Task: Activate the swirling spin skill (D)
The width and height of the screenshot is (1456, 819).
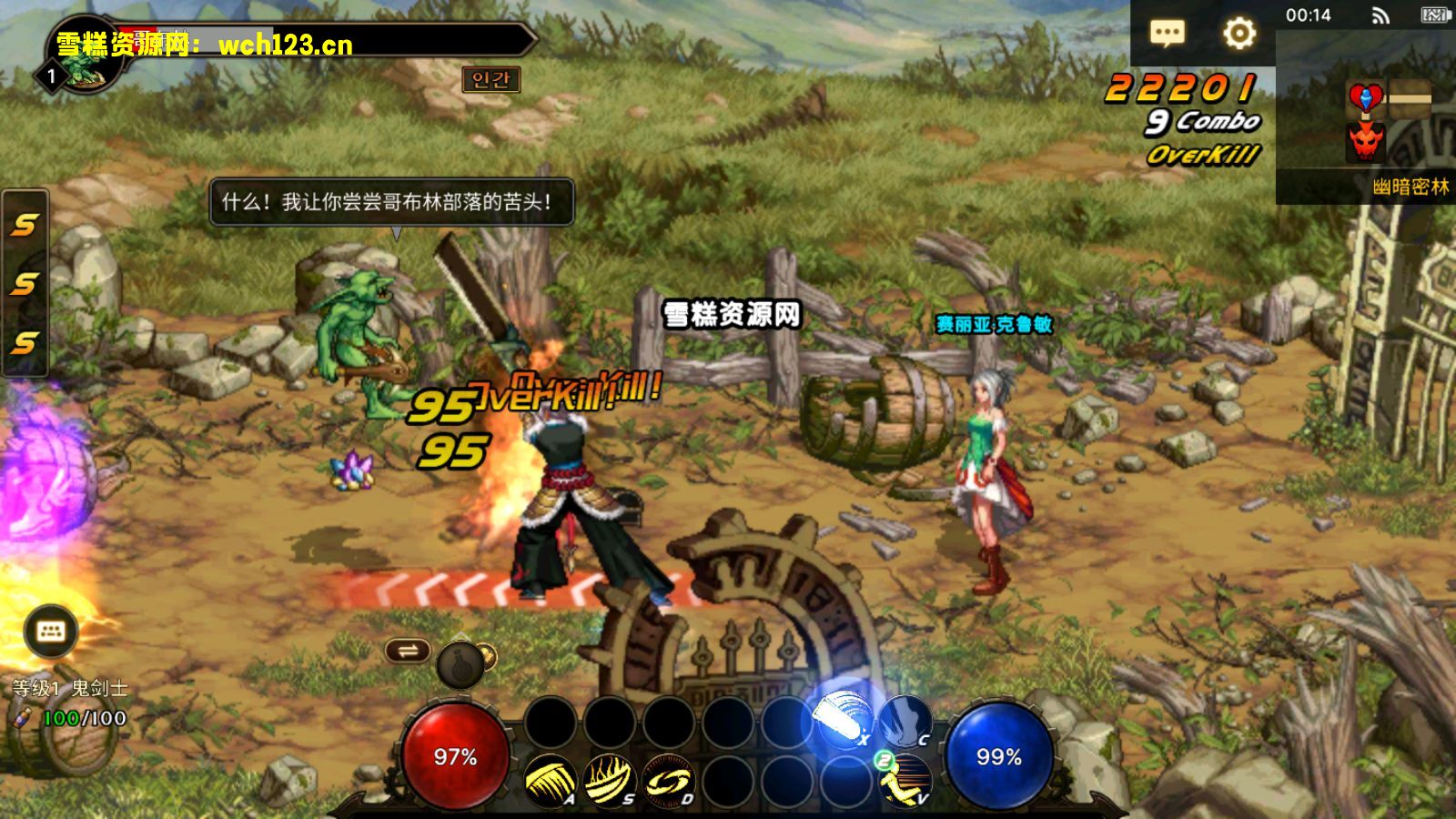Action: tap(668, 781)
